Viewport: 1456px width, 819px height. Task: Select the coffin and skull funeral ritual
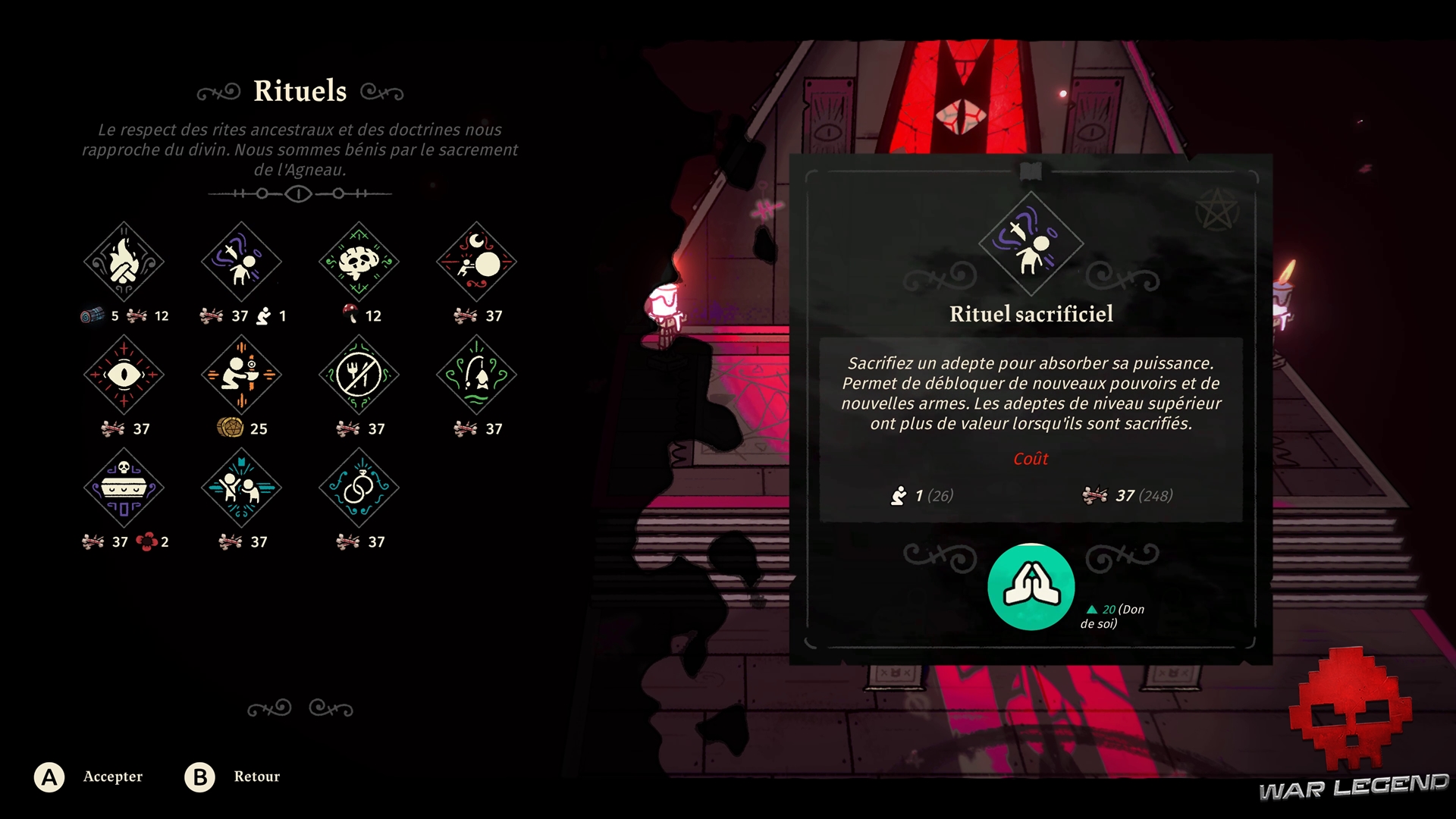(124, 488)
